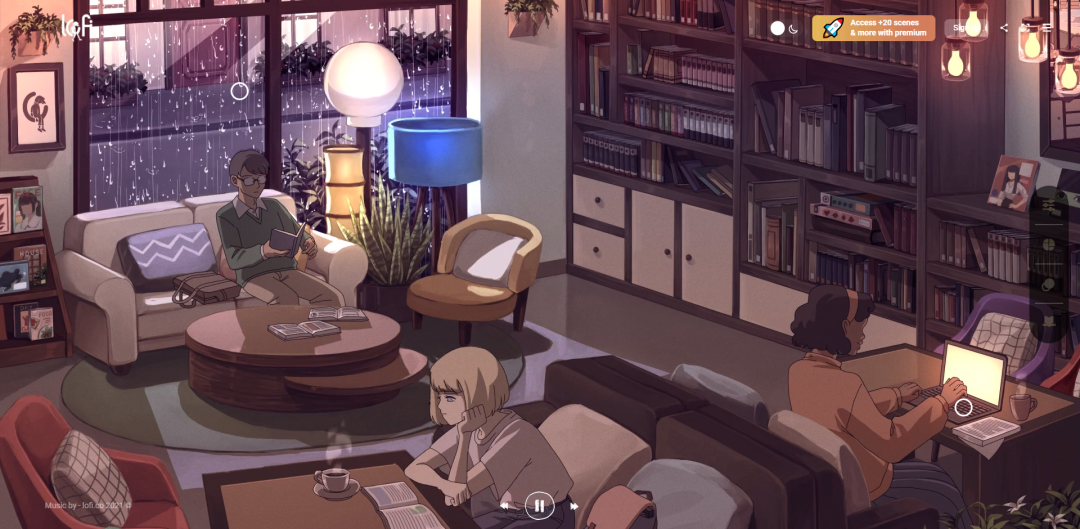Skip to the next track

click(574, 506)
